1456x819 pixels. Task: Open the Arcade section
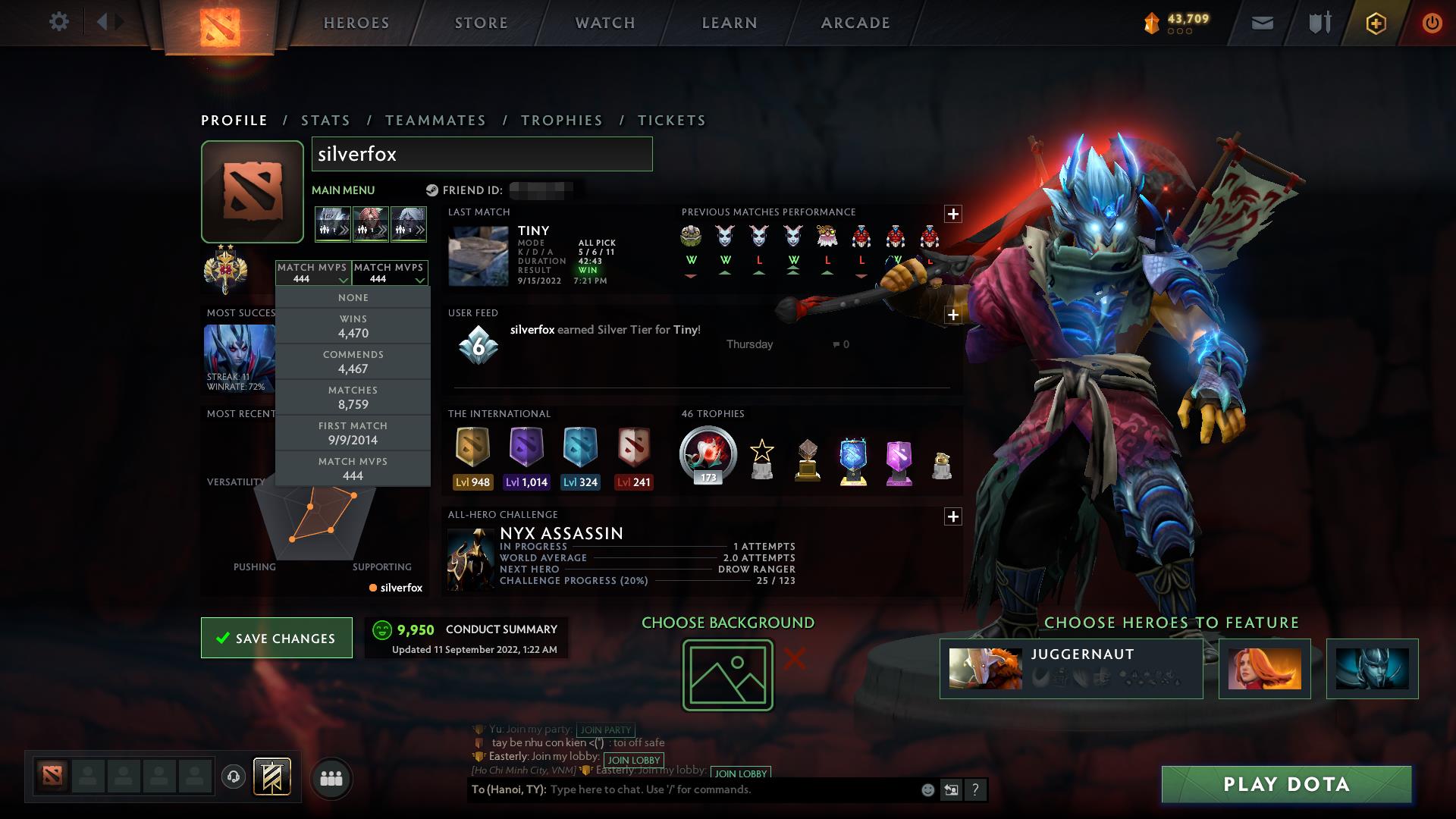click(x=855, y=23)
